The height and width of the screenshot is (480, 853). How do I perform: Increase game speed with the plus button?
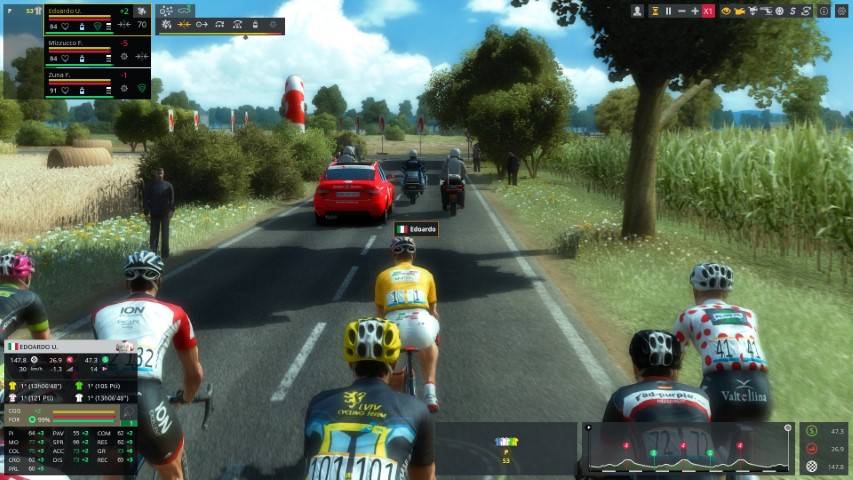pyautogui.click(x=694, y=10)
